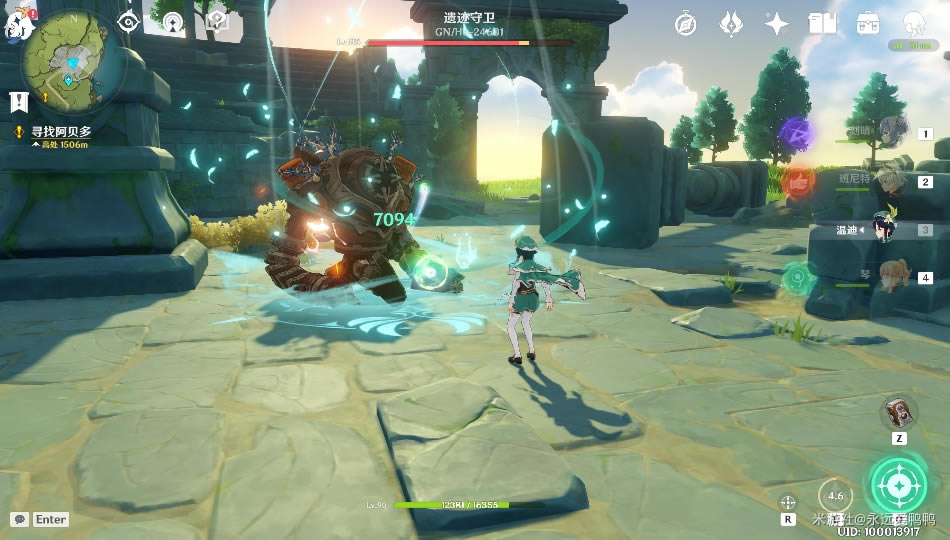Select active party member 温迪
This screenshot has width=950, height=540.
point(884,229)
